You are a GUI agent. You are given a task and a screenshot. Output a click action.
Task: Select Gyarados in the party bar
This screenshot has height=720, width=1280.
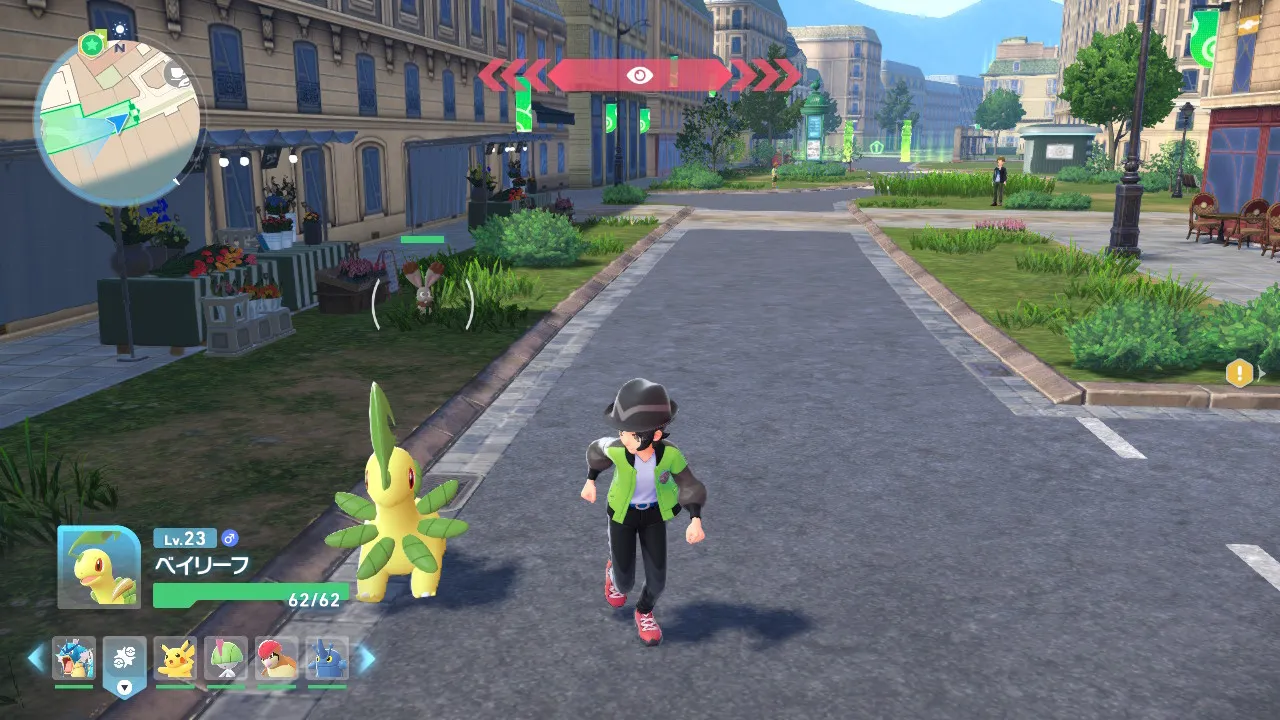pos(74,659)
